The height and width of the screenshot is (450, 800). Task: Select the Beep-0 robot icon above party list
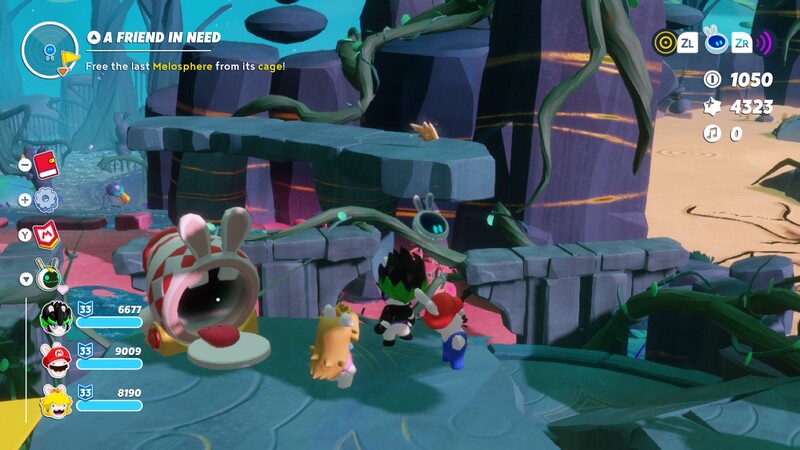coord(48,277)
